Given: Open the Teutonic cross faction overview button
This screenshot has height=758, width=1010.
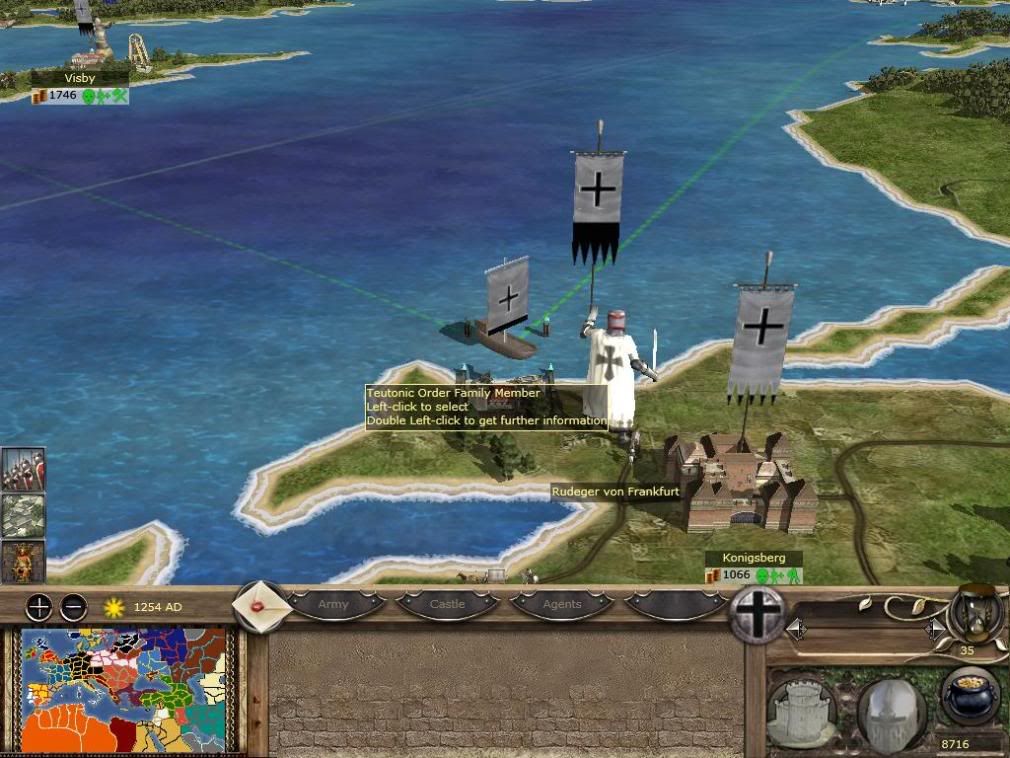Looking at the screenshot, I should point(757,613).
